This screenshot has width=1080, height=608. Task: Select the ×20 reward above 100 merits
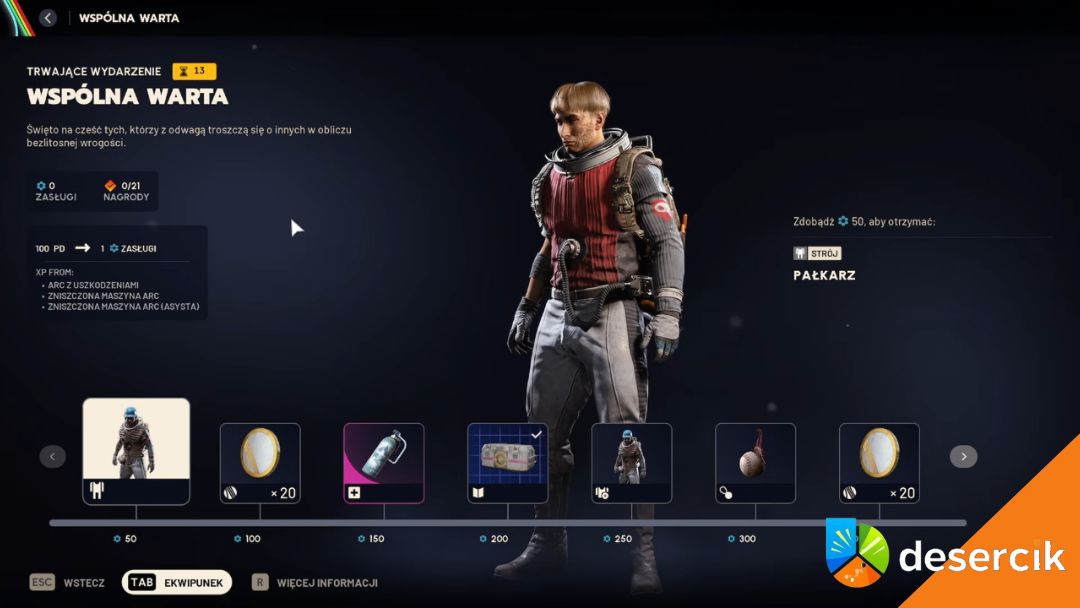click(x=260, y=462)
